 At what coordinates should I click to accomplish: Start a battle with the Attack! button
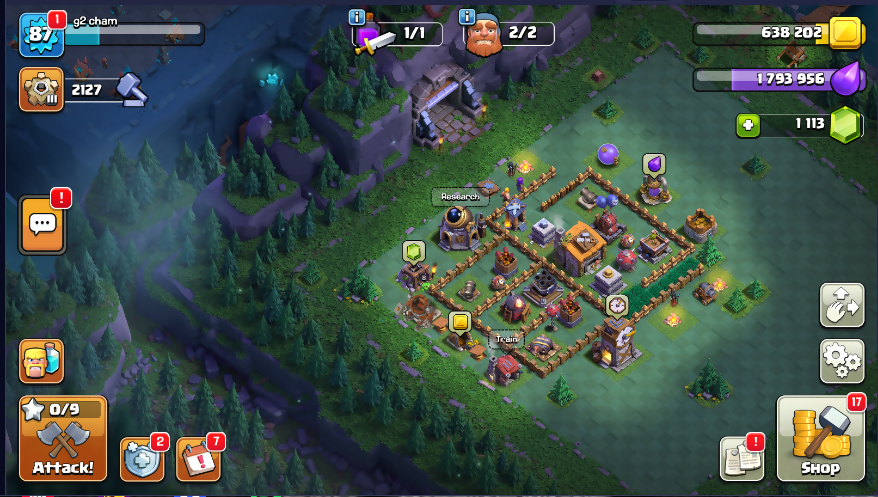63,439
